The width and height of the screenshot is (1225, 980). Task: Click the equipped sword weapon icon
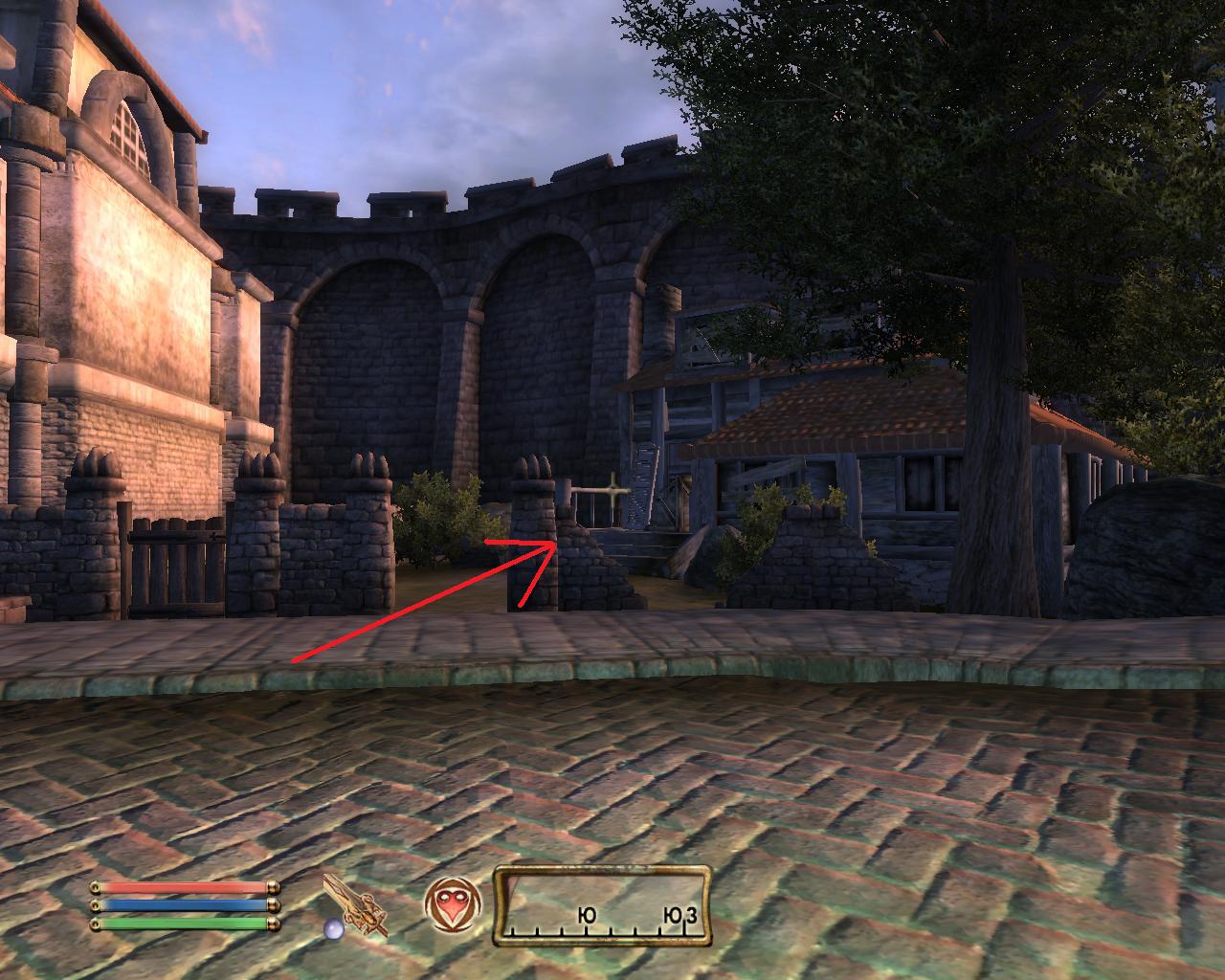tap(355, 905)
